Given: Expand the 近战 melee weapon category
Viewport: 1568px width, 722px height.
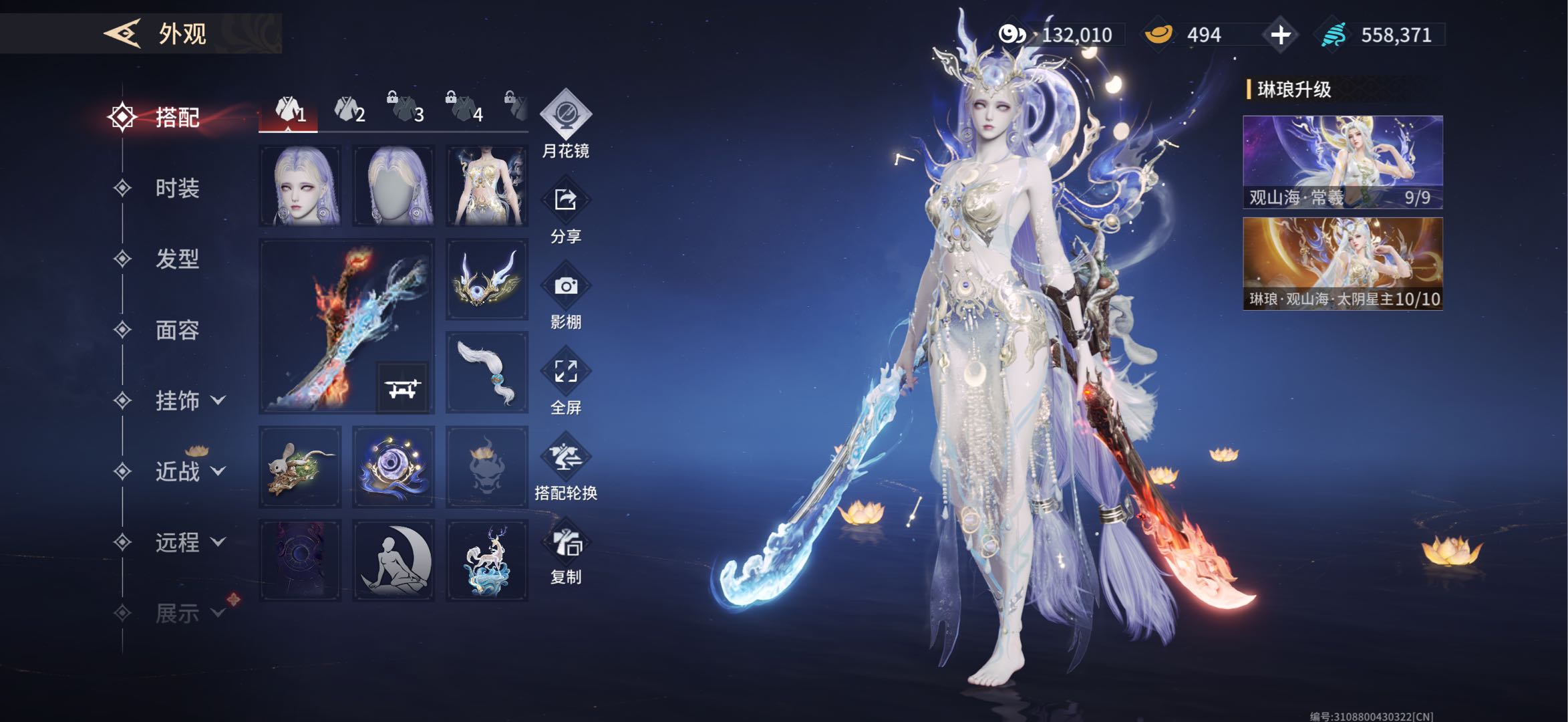Looking at the screenshot, I should pyautogui.click(x=189, y=472).
